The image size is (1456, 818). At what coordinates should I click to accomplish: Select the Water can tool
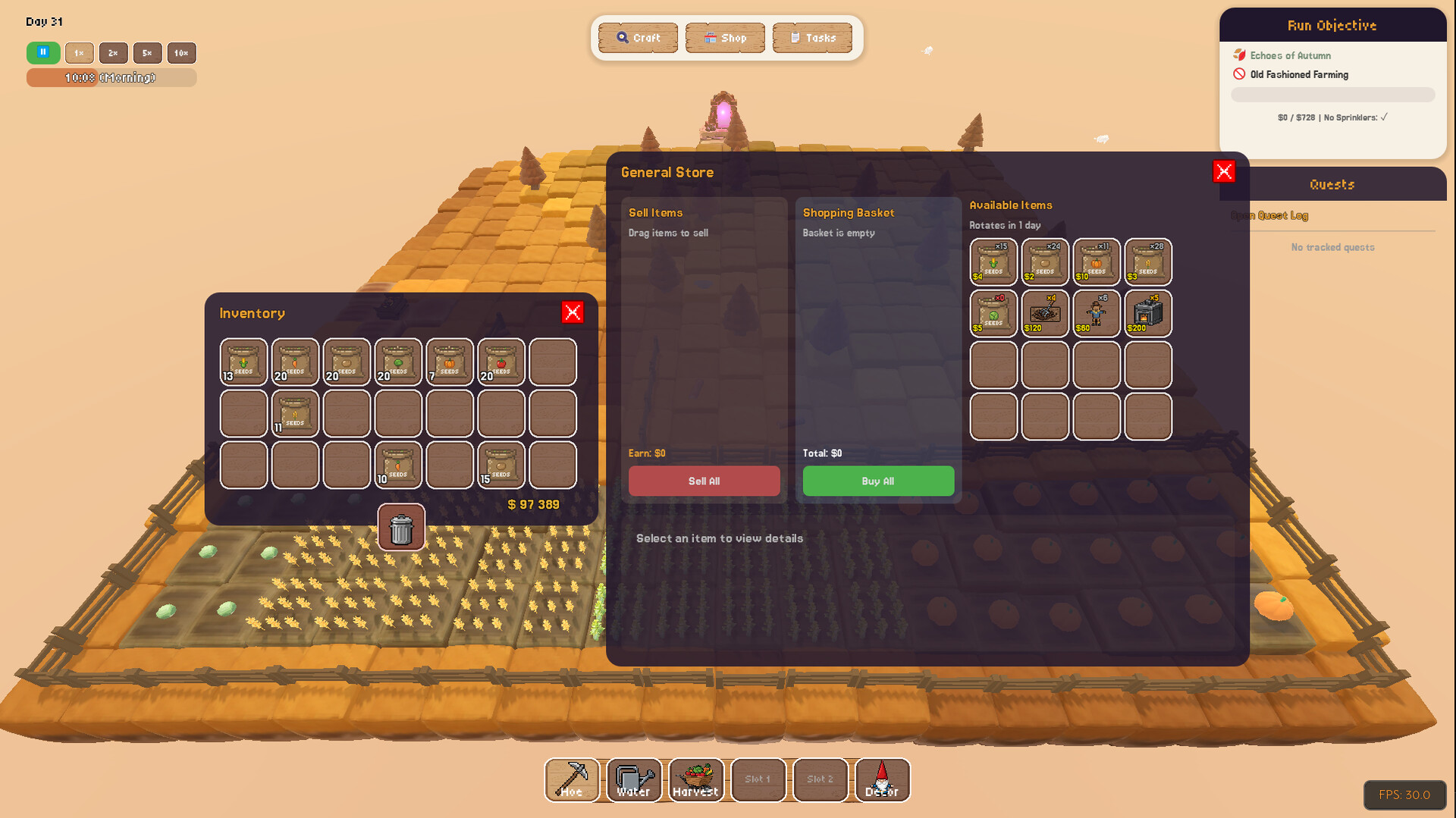coord(634,780)
